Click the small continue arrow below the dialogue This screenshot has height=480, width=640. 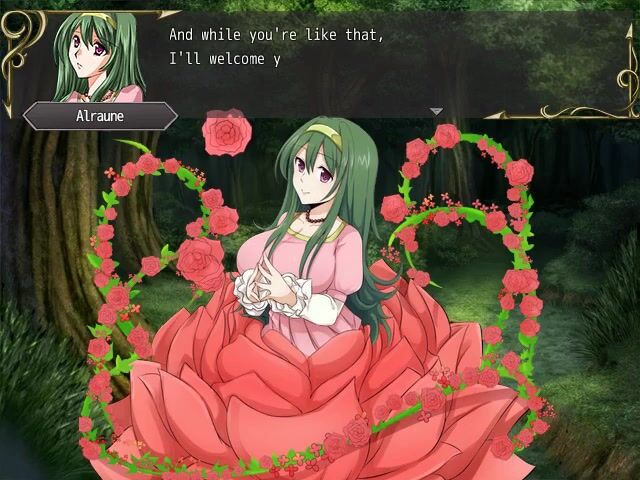[436, 111]
